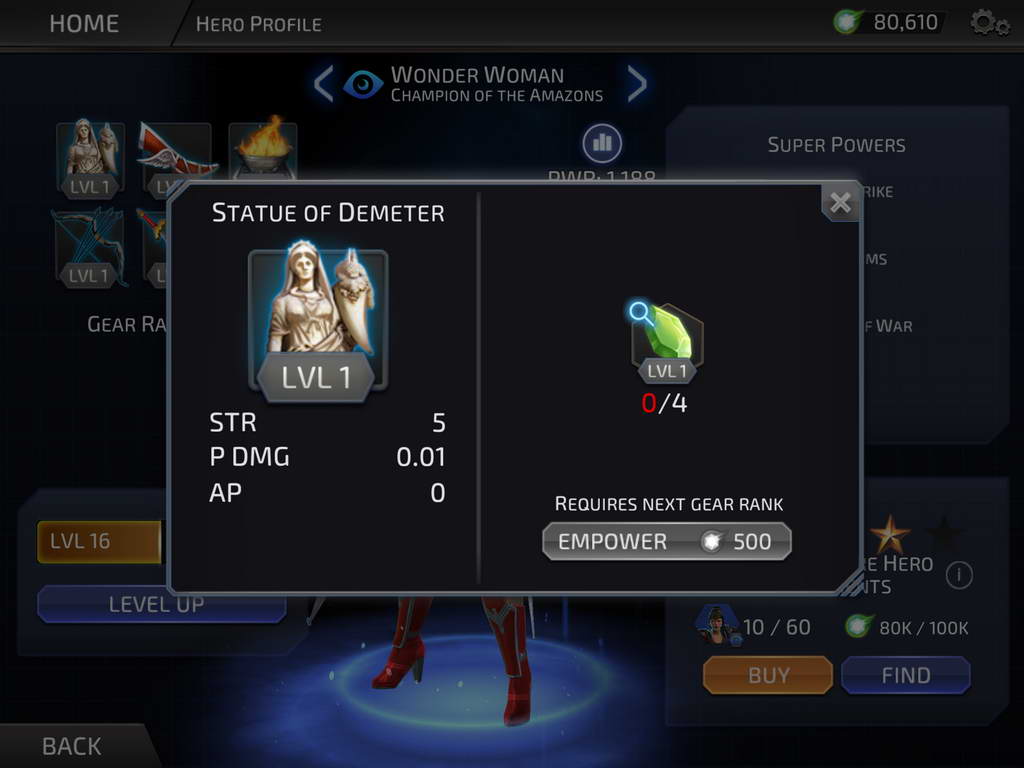Screen dimensions: 1024x768
Task: Open the settings gears icon
Action: pyautogui.click(x=989, y=22)
